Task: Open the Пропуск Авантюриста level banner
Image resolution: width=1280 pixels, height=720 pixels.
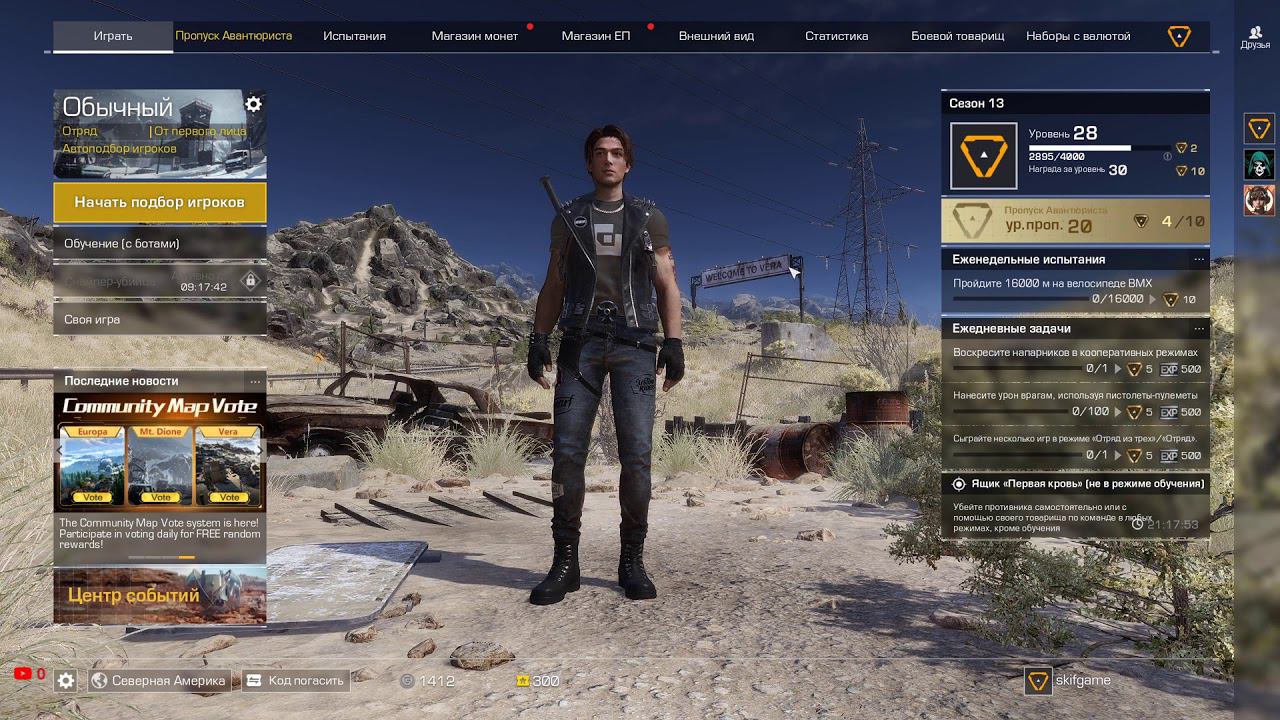Action: (1075, 221)
